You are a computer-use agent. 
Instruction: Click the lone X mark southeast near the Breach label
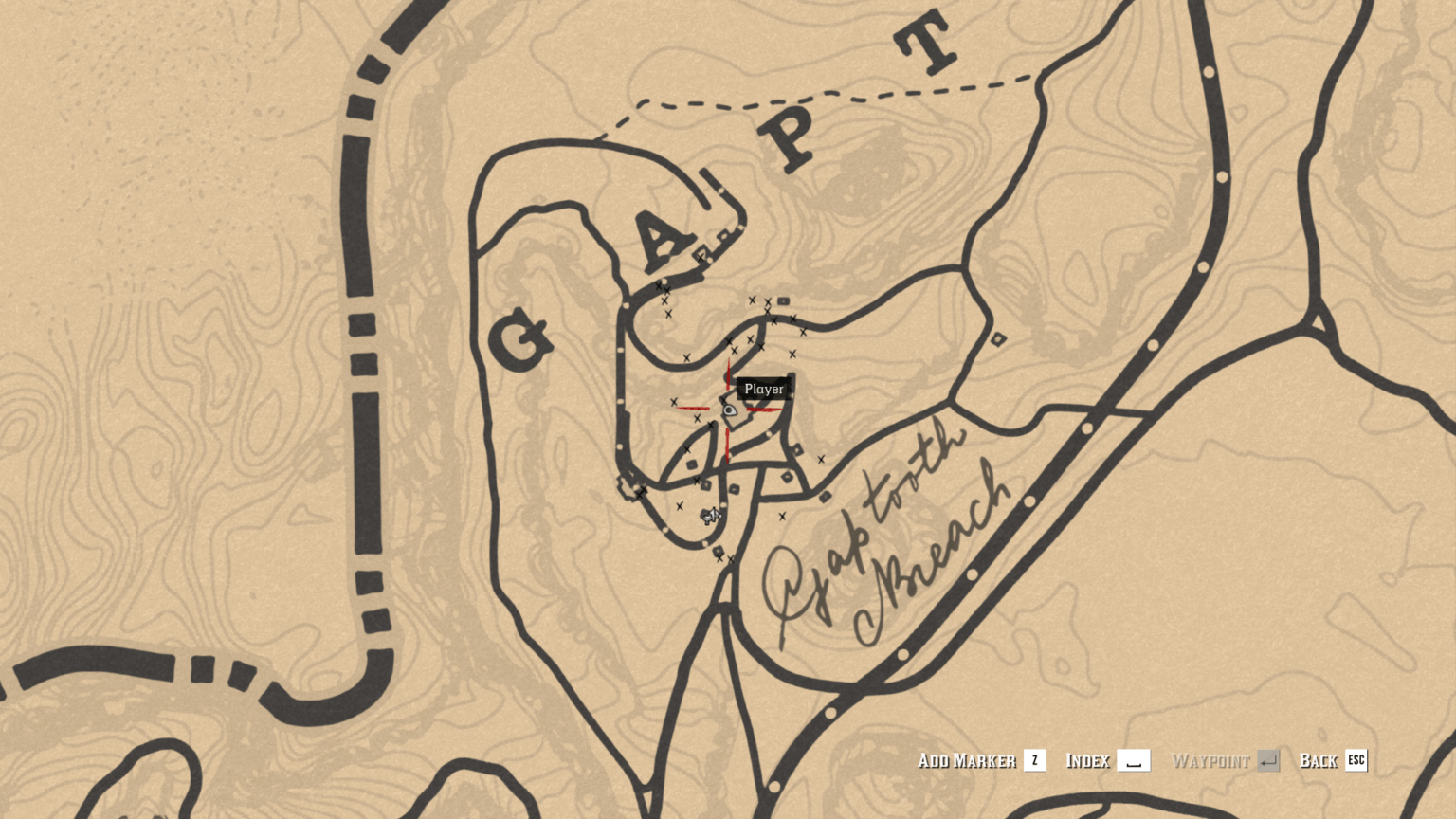tap(782, 515)
